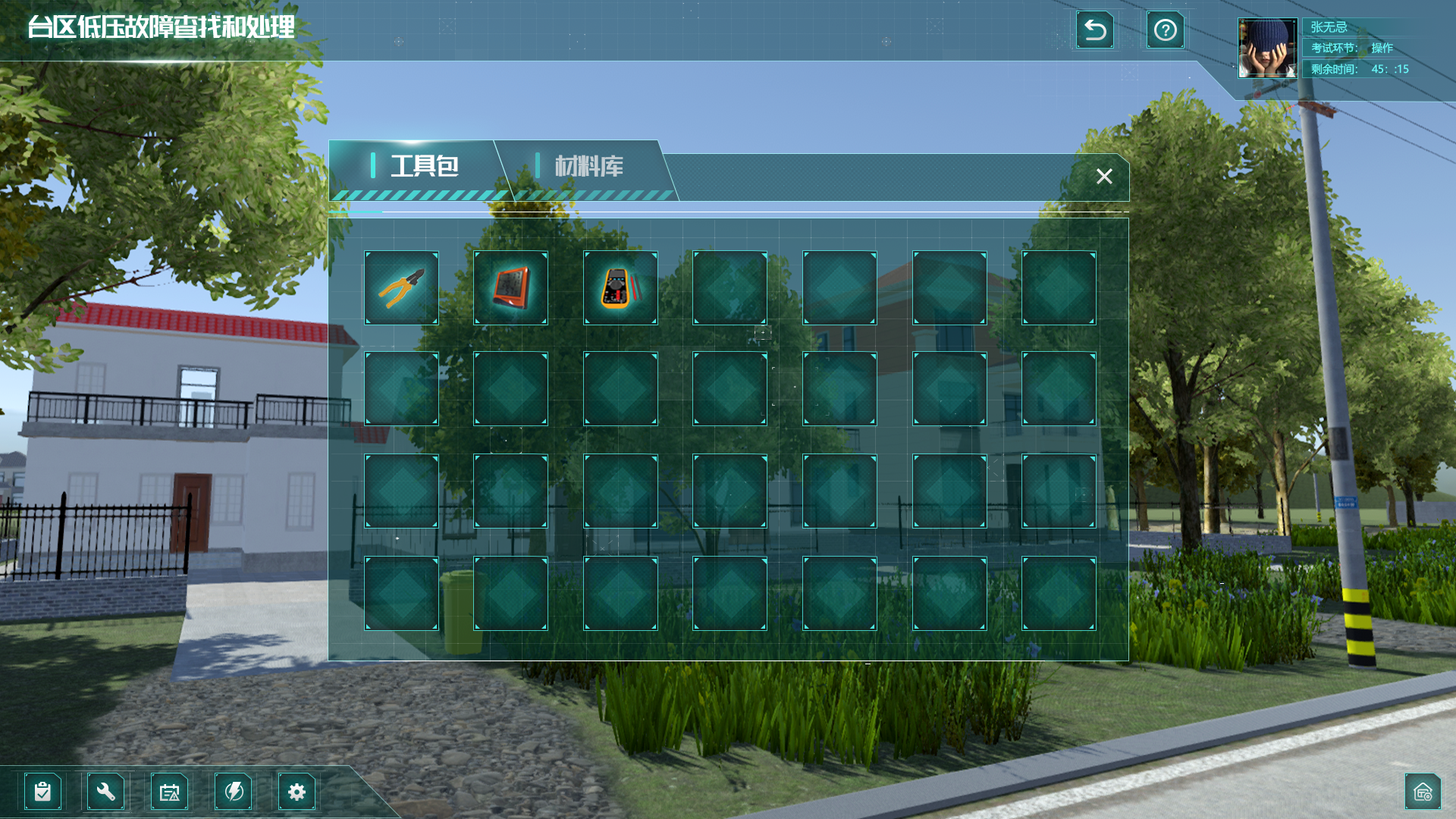Select the red meter device slot
The width and height of the screenshot is (1456, 819).
pyautogui.click(x=510, y=288)
